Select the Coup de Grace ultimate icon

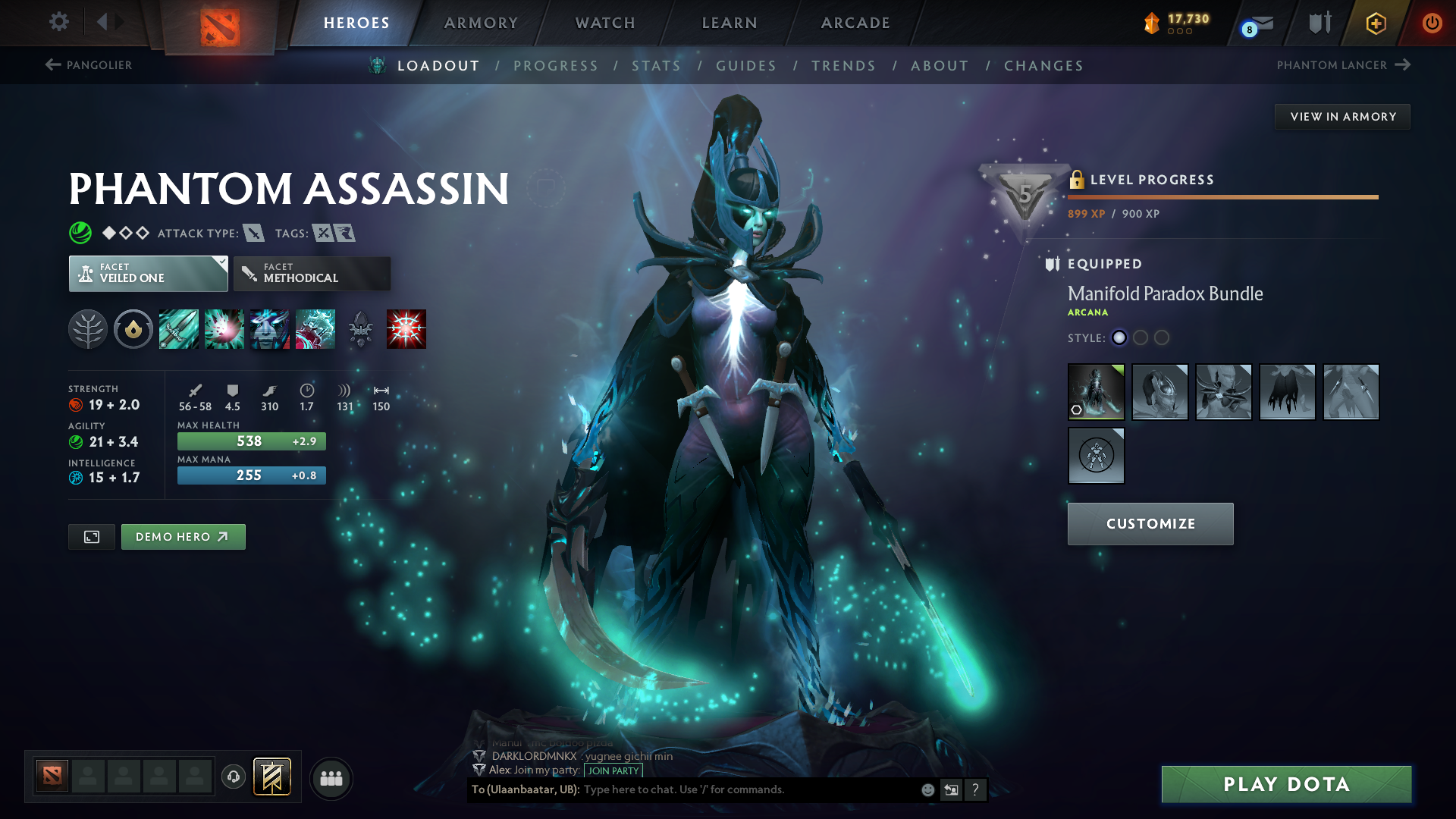click(406, 329)
